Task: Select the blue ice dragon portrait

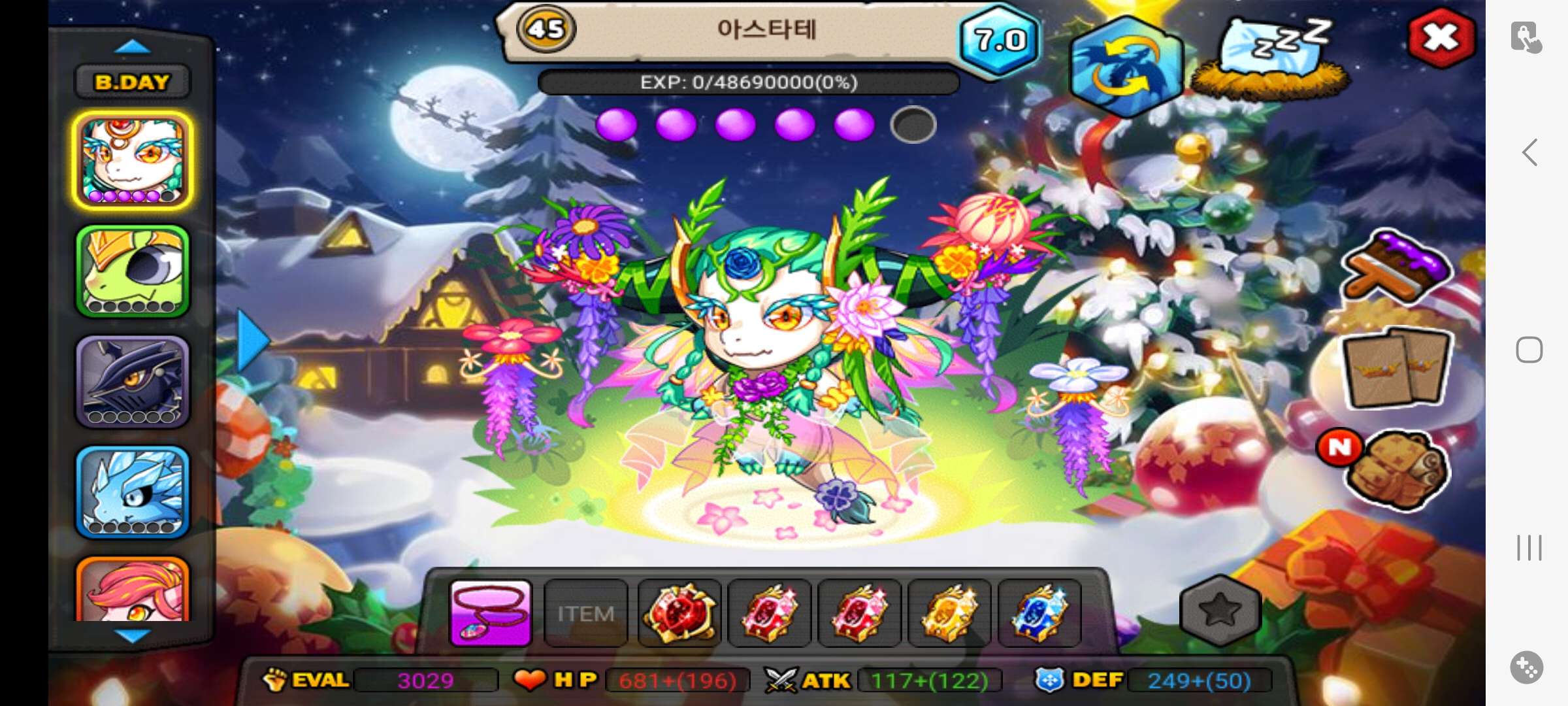Action: pyautogui.click(x=133, y=492)
